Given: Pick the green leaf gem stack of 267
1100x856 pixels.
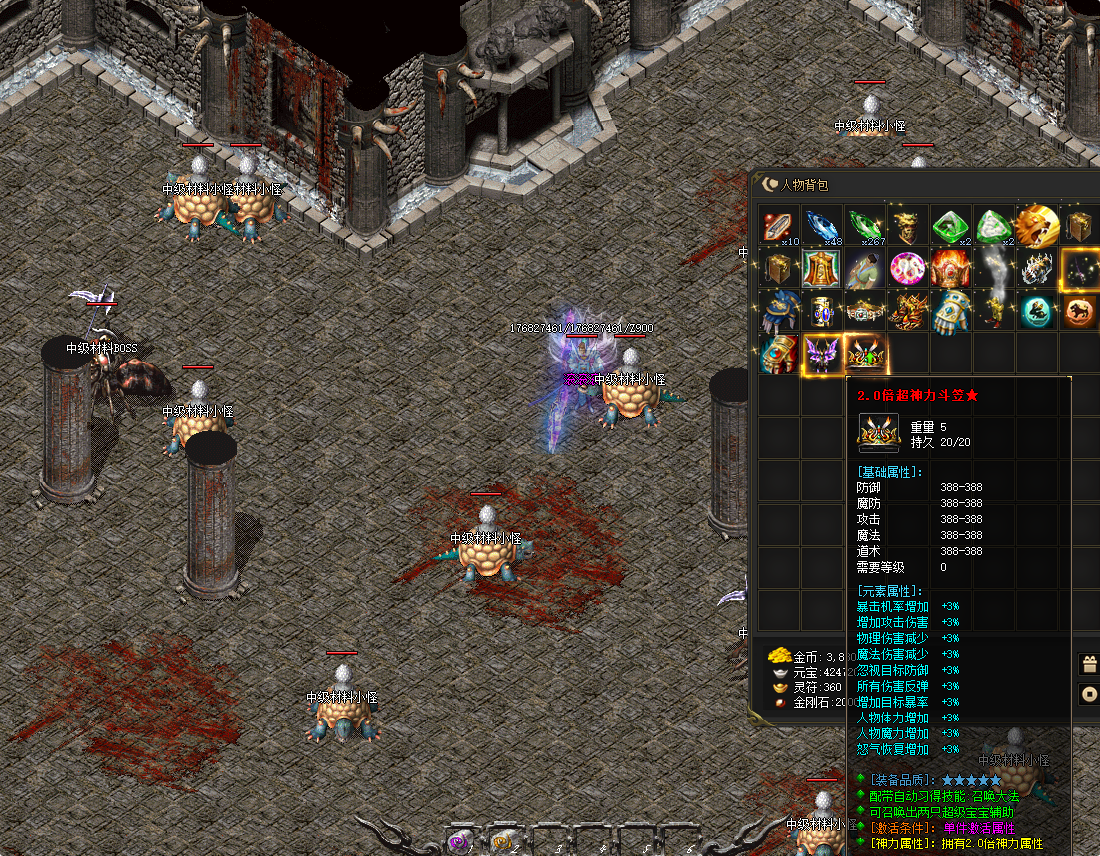Looking at the screenshot, I should [865, 227].
